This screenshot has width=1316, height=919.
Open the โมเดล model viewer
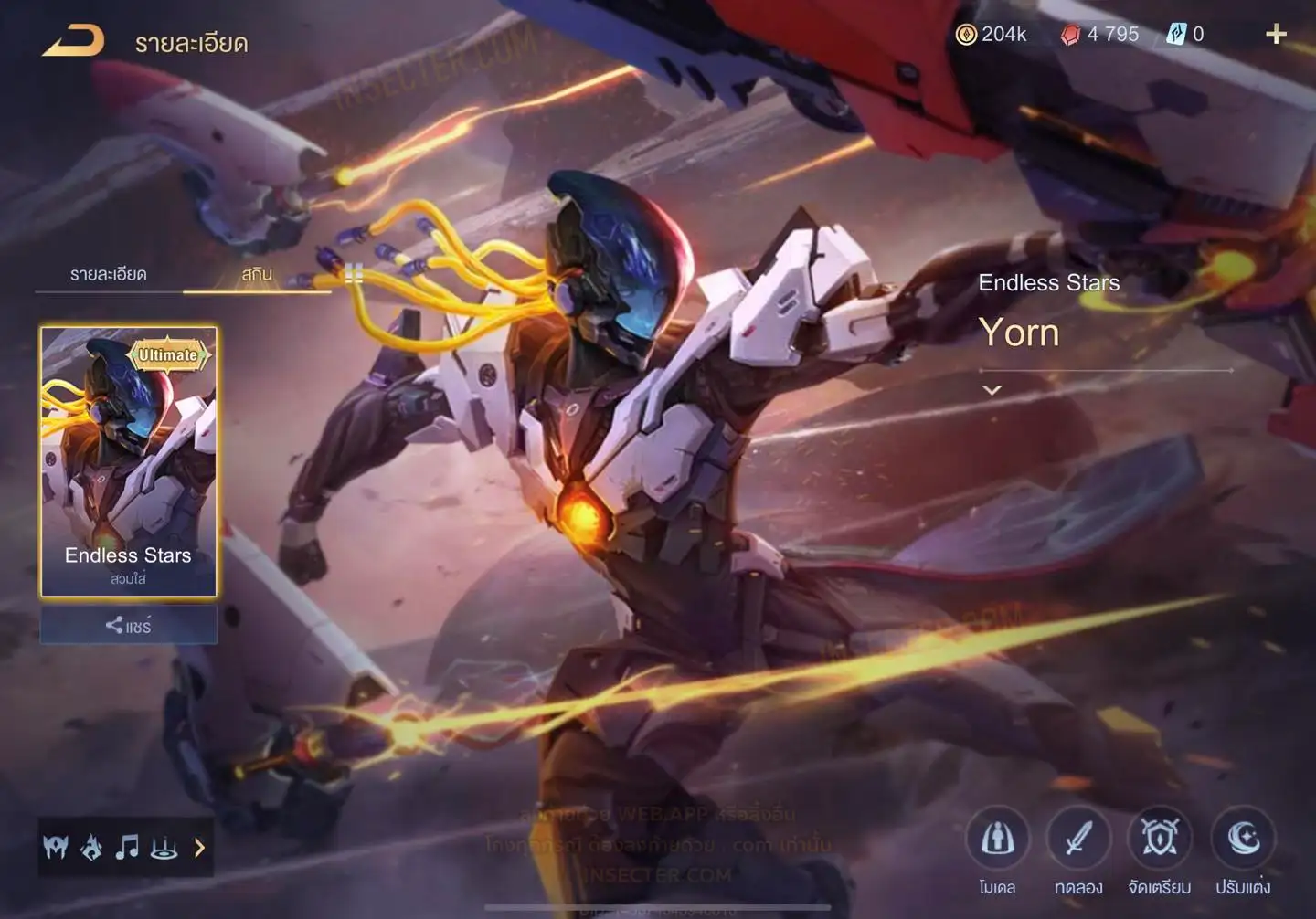(x=997, y=839)
